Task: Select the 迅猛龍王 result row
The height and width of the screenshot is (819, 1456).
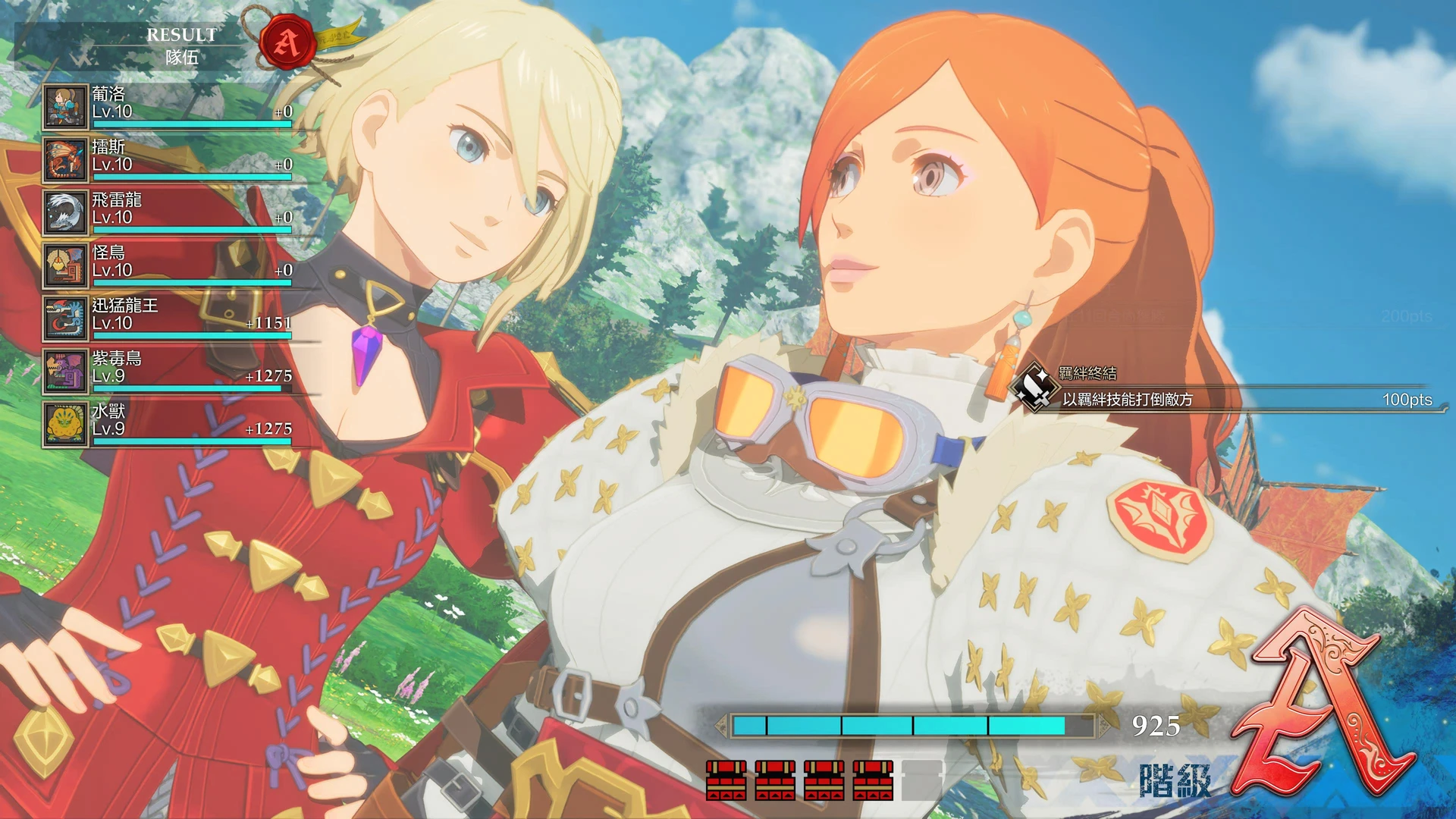Action: coord(168,318)
